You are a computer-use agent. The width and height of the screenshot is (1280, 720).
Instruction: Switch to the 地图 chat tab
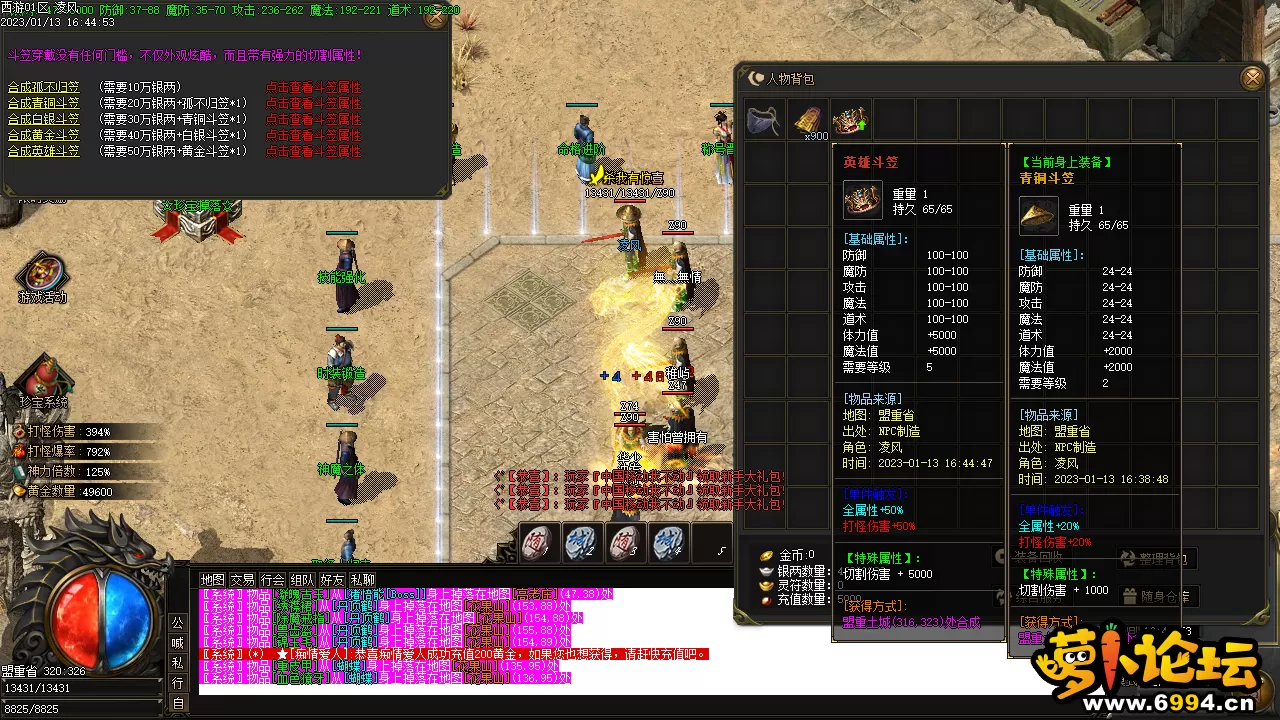(212, 579)
